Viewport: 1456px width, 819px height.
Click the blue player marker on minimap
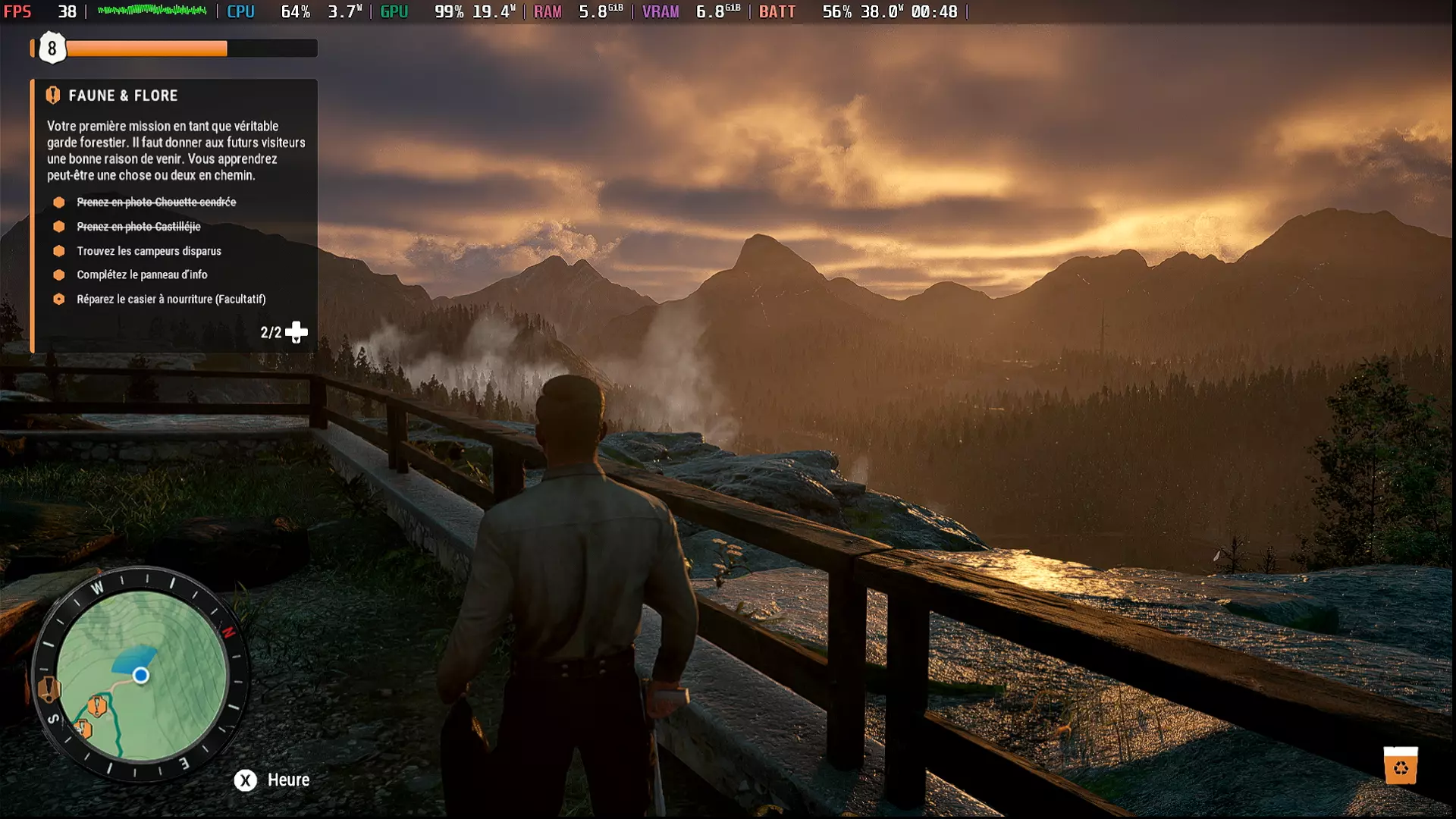[140, 675]
